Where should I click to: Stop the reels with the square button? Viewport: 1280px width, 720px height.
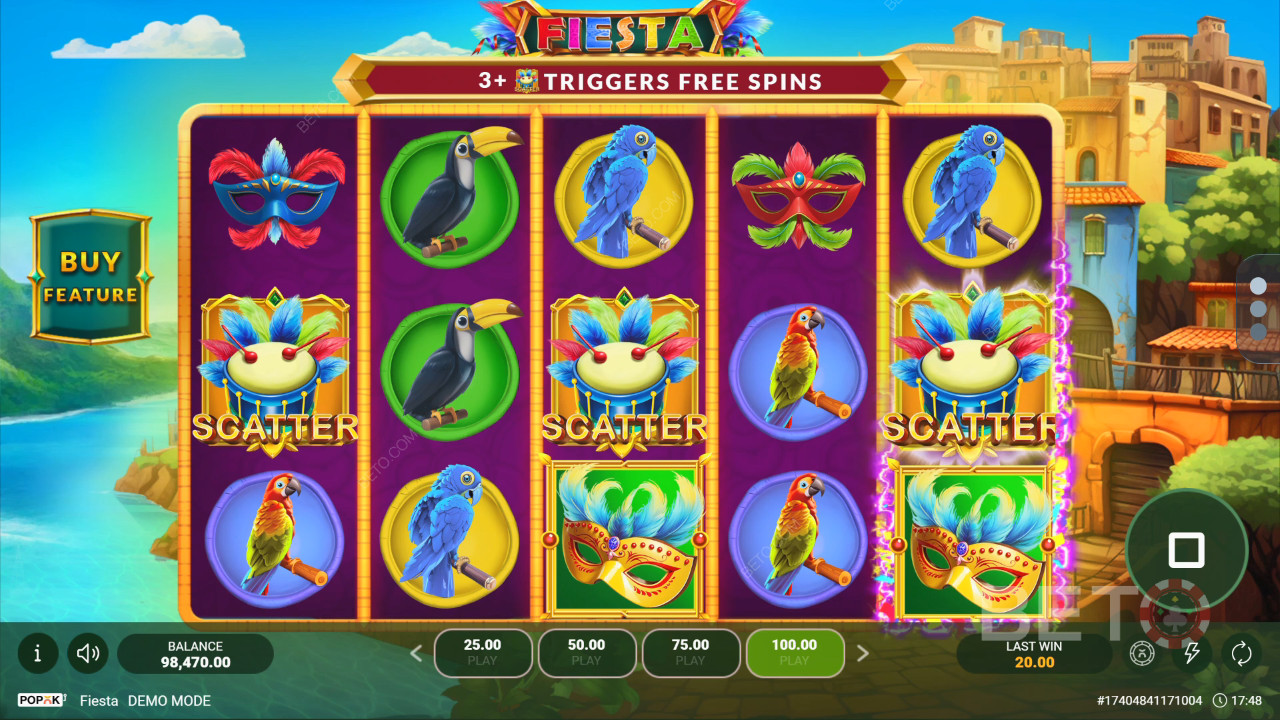(1186, 549)
